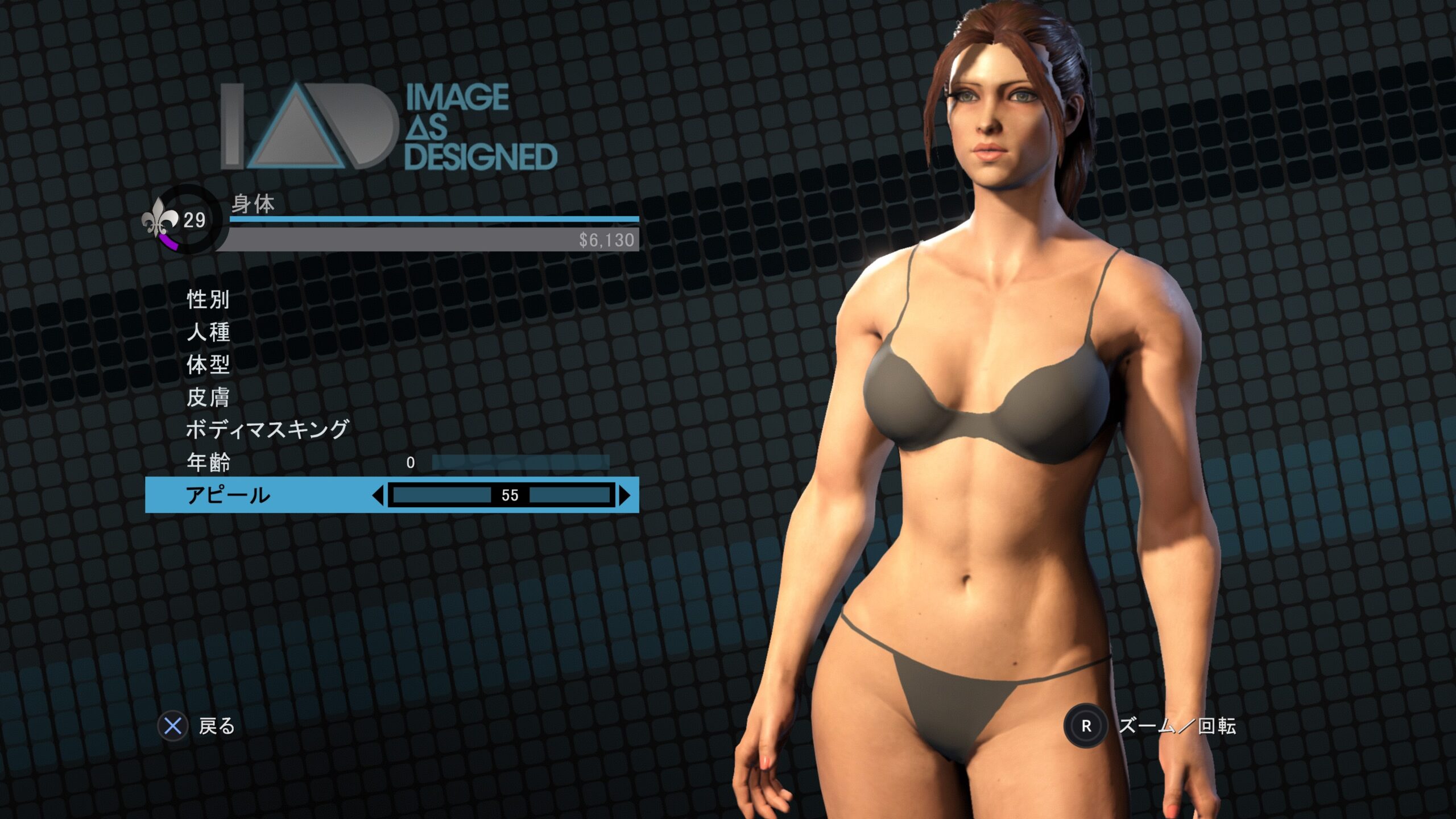Open the 皮膚 (skin) settings
Image resolution: width=1456 pixels, height=819 pixels.
[x=208, y=398]
